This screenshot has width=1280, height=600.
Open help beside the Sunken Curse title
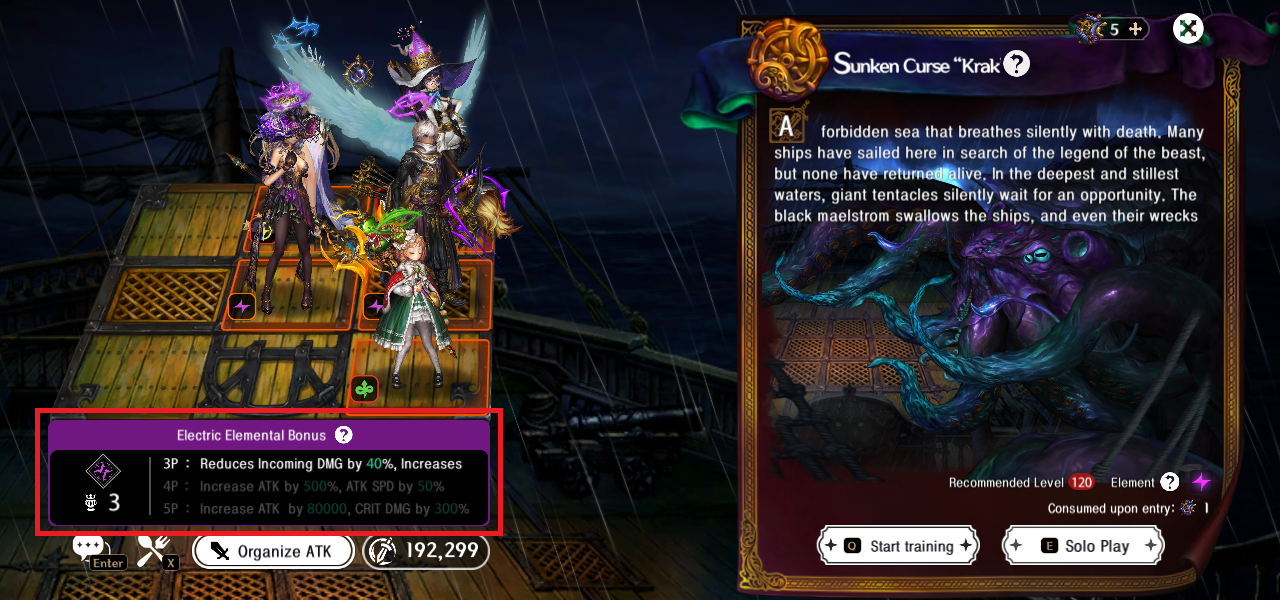pos(1016,65)
